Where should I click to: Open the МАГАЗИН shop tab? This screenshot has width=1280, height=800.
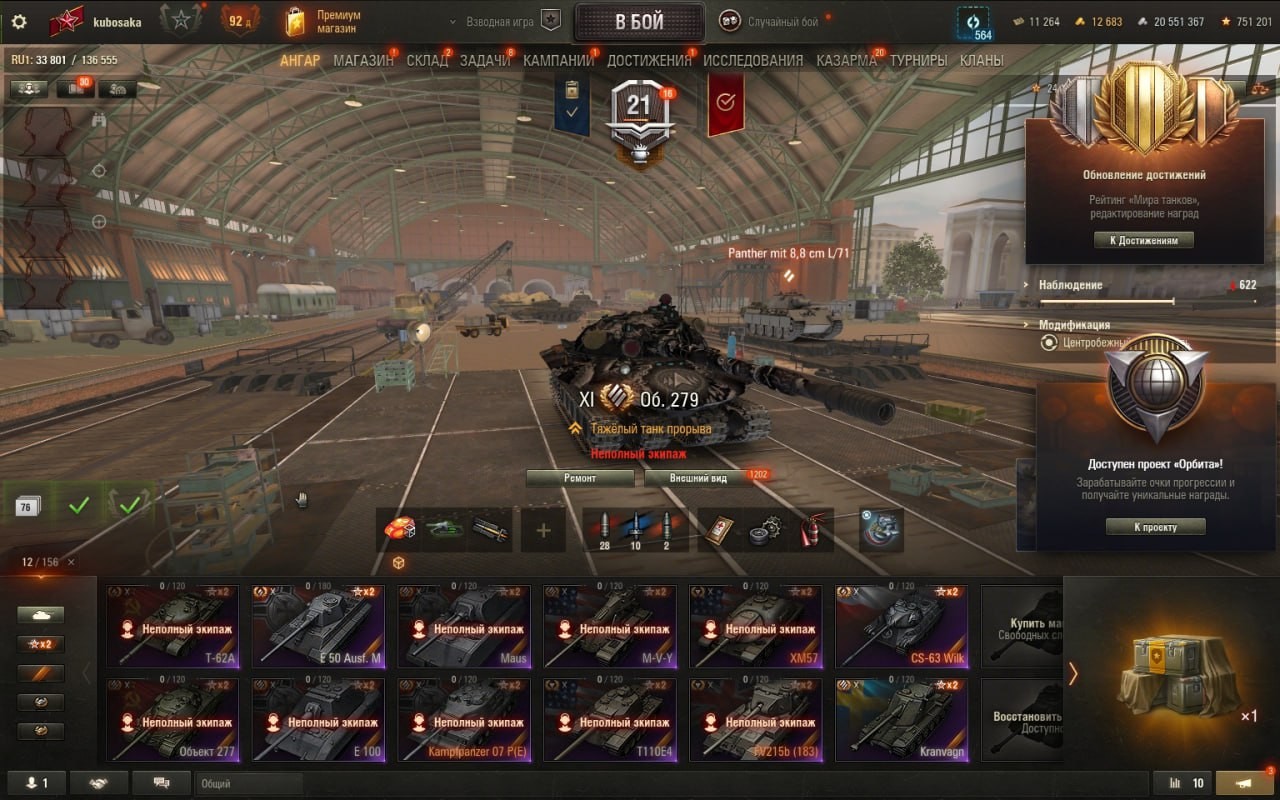363,60
